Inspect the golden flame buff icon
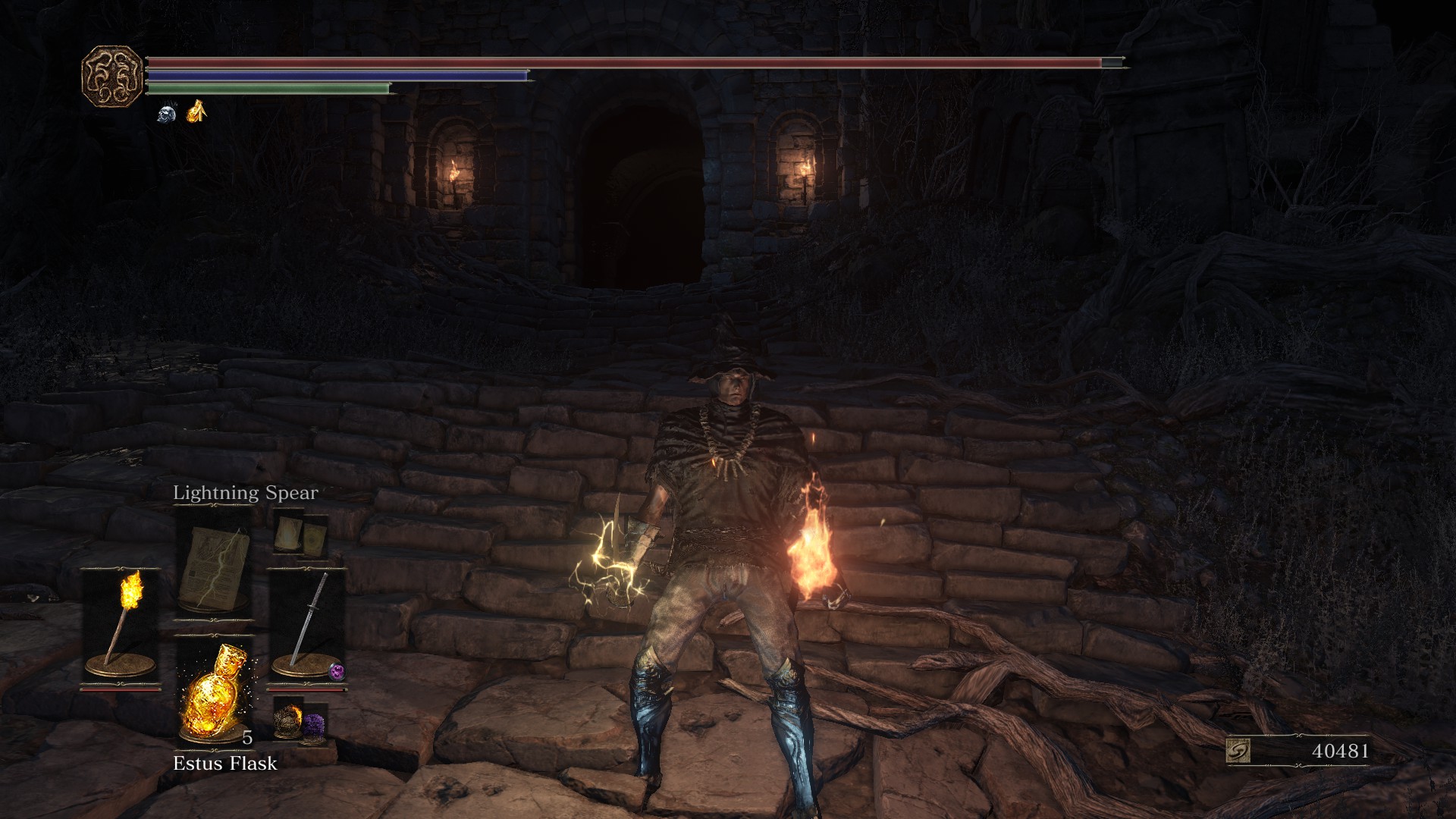 (196, 112)
